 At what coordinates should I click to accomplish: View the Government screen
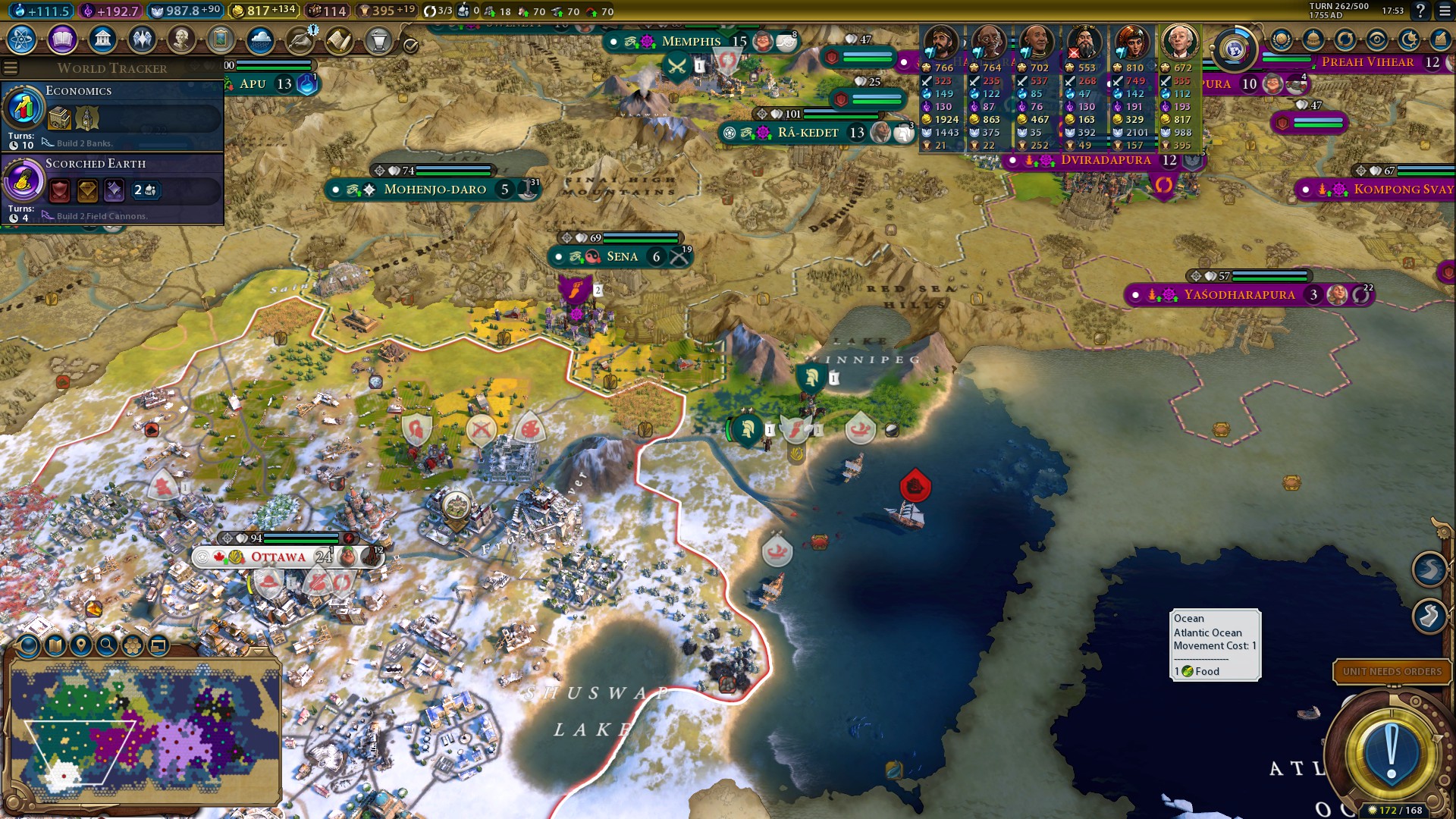(102, 39)
